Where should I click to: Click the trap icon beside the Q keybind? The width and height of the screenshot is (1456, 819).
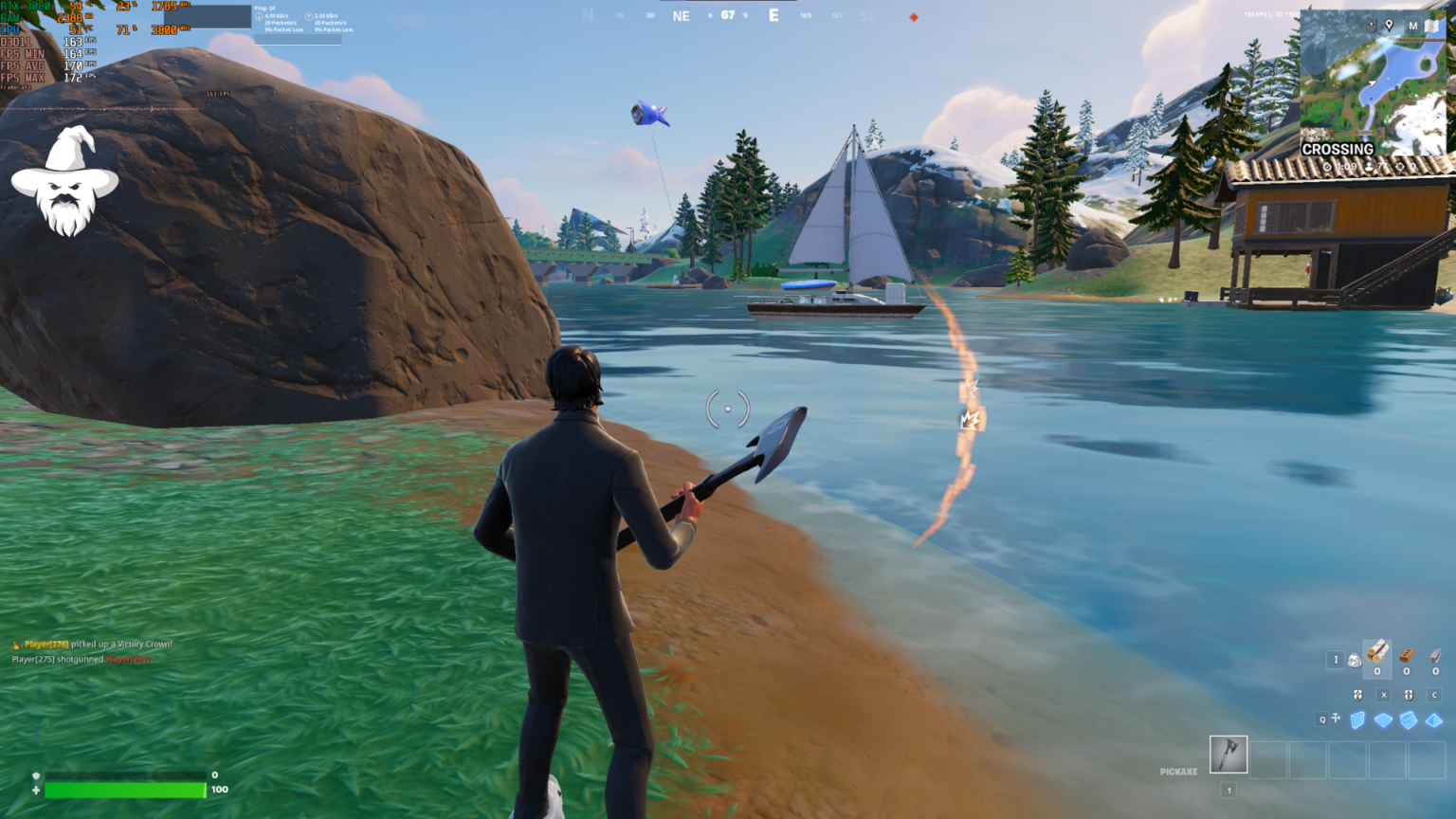pyautogui.click(x=1336, y=719)
